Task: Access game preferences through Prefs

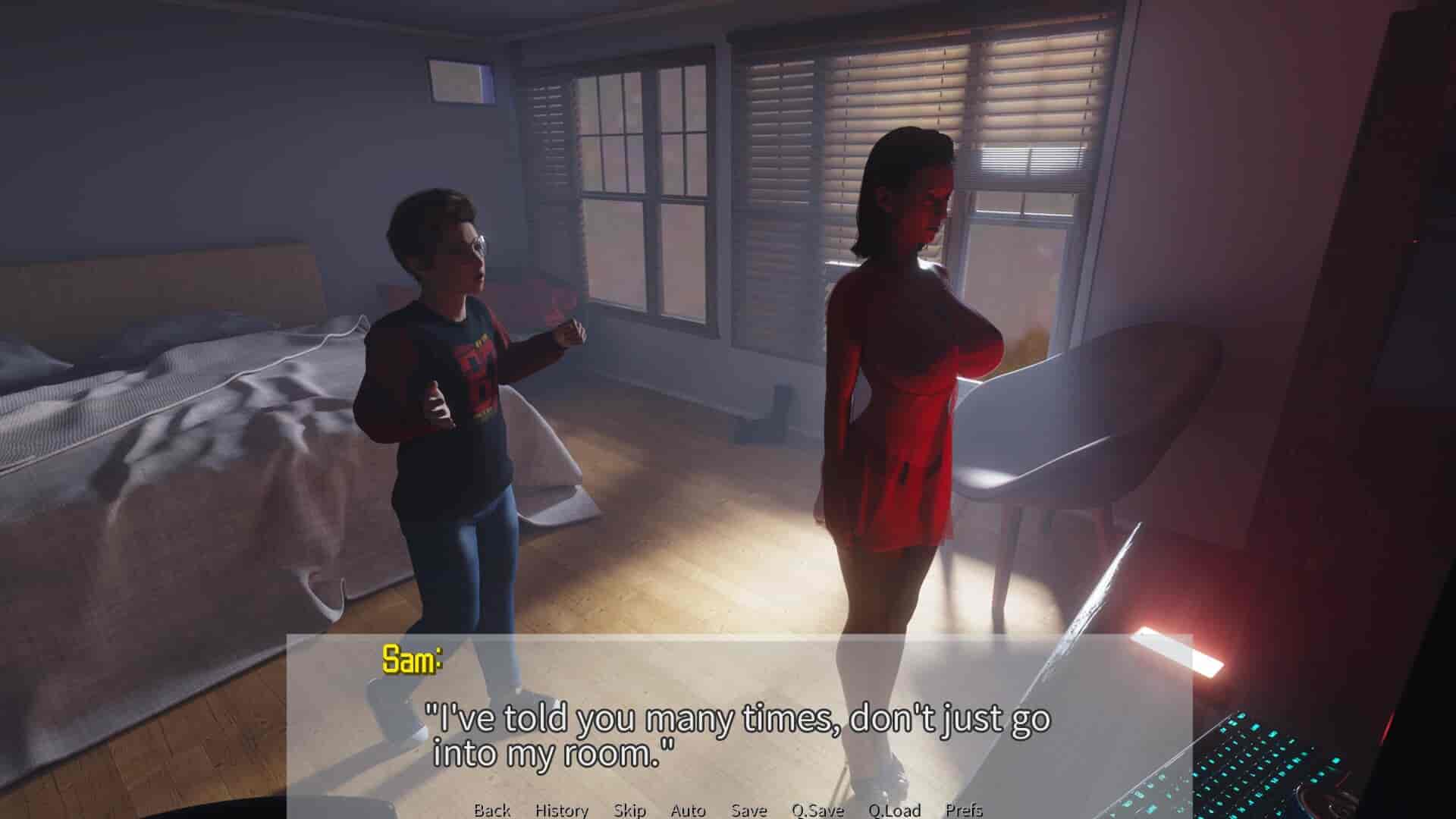Action: (x=965, y=811)
